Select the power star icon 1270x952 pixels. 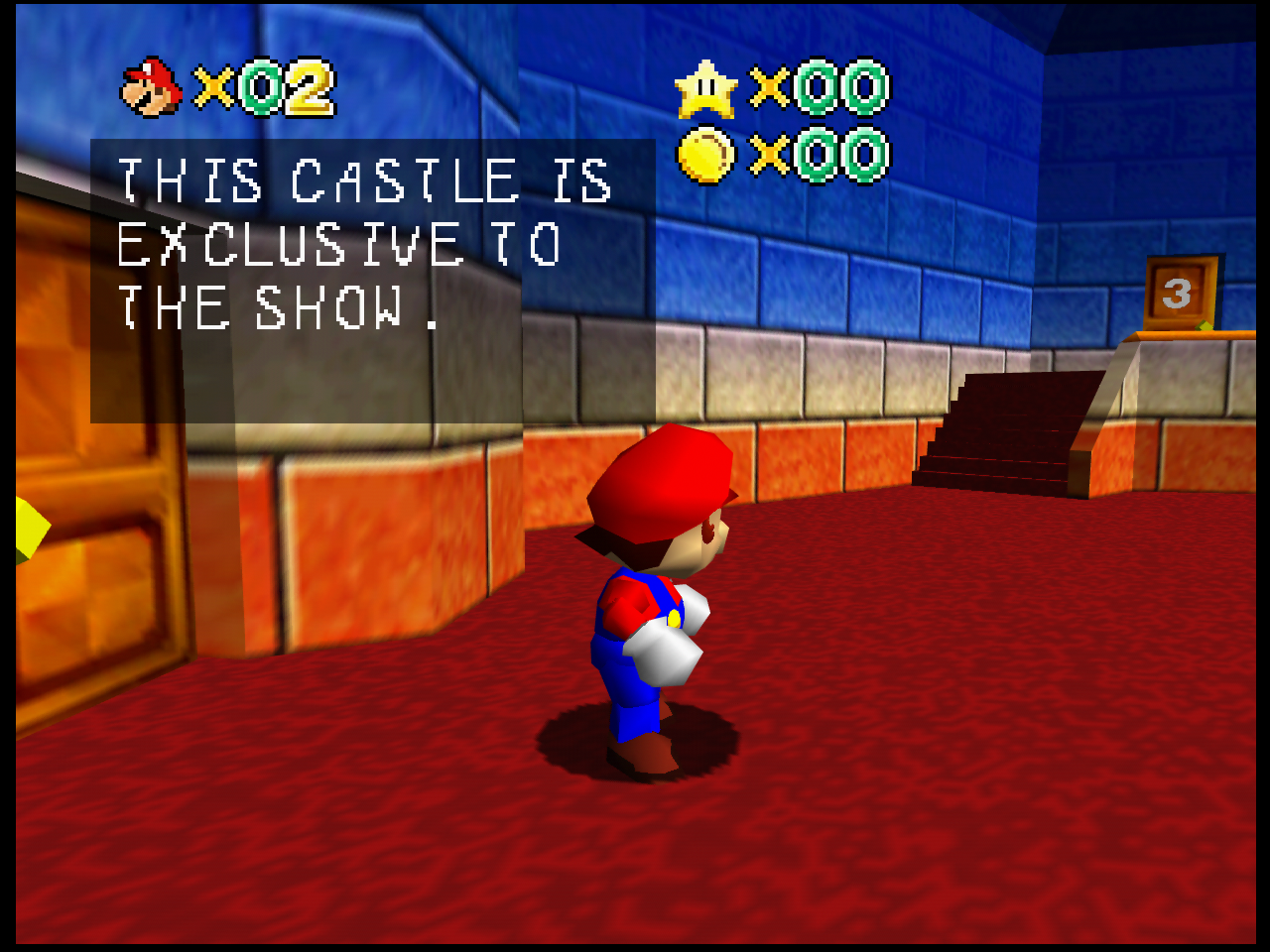pyautogui.click(x=705, y=89)
